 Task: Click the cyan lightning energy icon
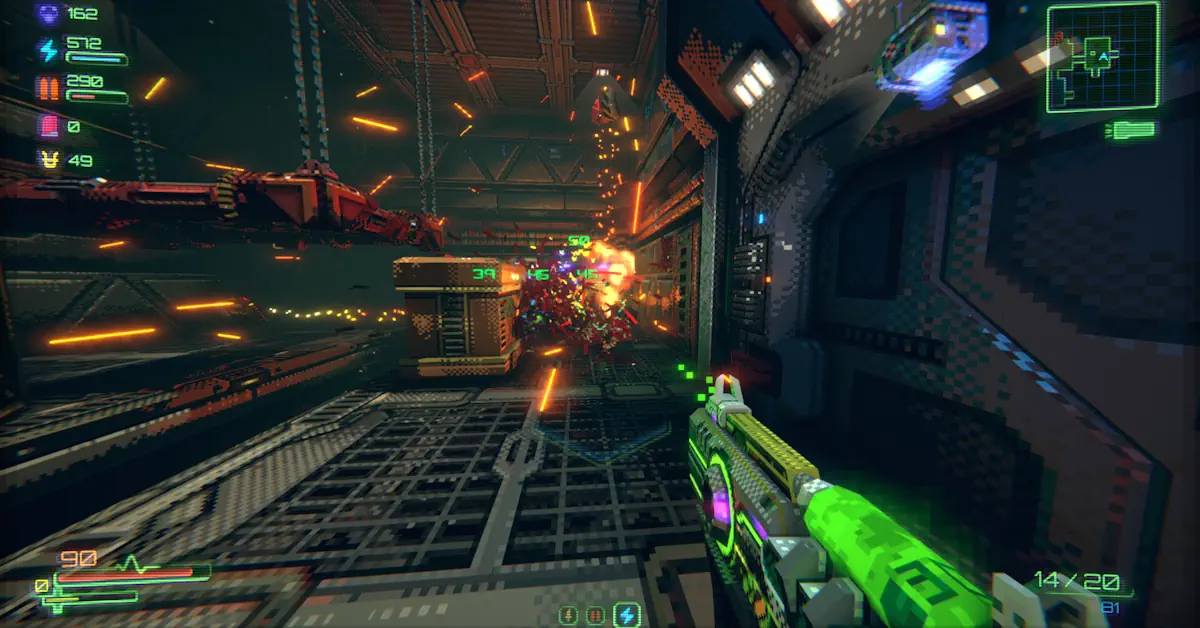(48, 50)
